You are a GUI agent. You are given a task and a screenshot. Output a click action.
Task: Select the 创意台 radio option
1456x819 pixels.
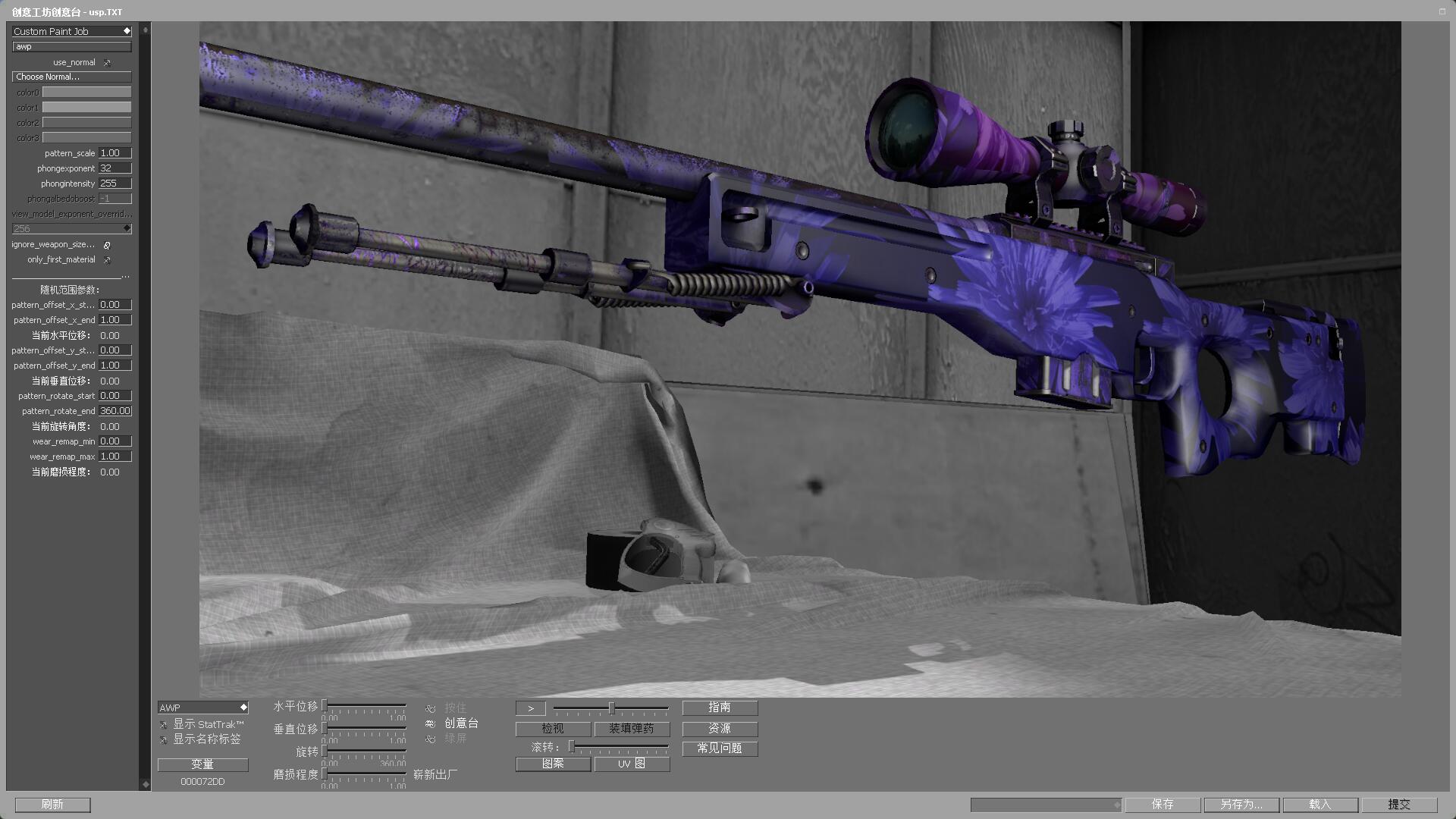pyautogui.click(x=431, y=723)
